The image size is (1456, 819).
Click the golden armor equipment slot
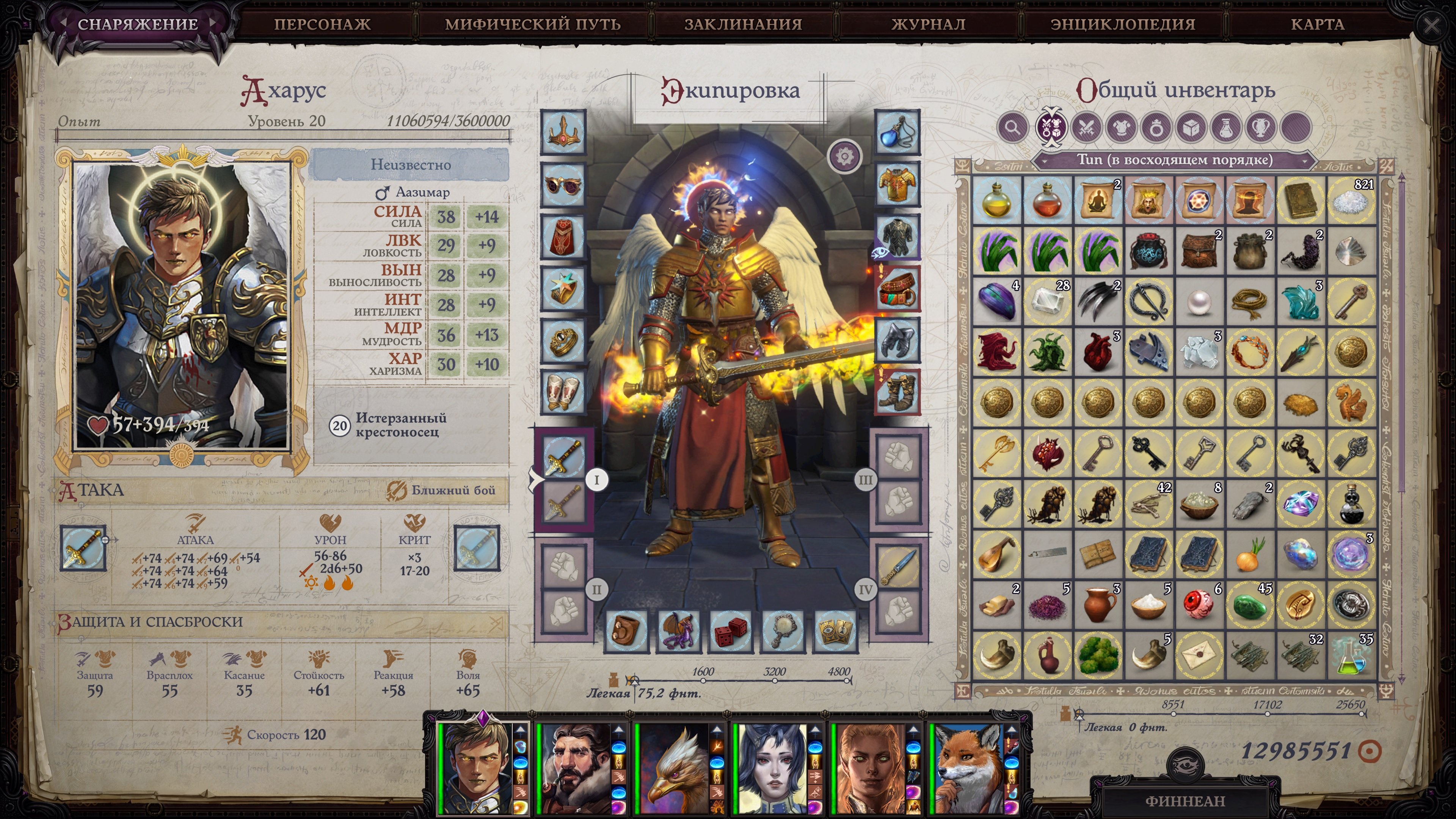coord(897,184)
